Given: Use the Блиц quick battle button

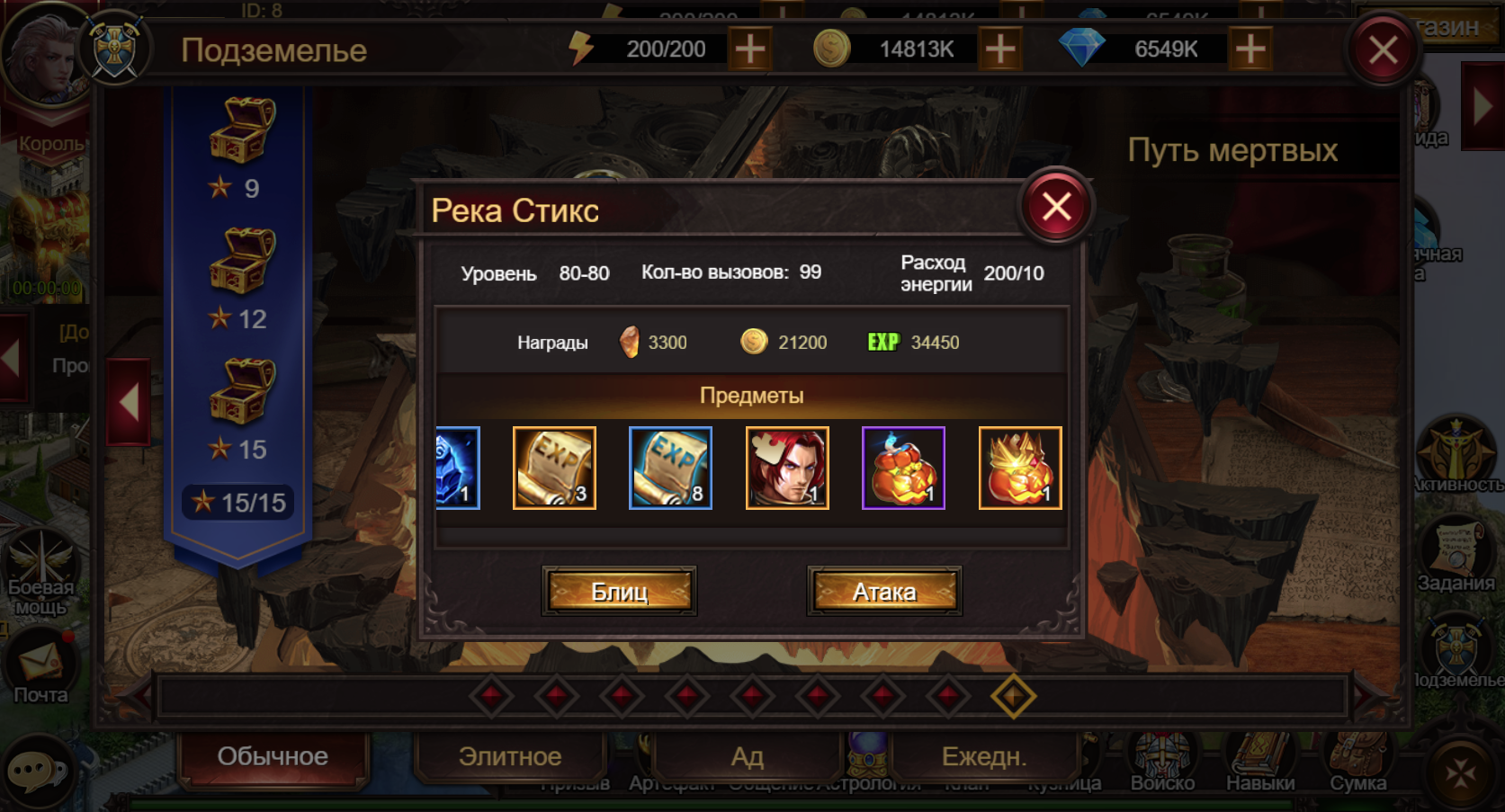Looking at the screenshot, I should (x=619, y=592).
